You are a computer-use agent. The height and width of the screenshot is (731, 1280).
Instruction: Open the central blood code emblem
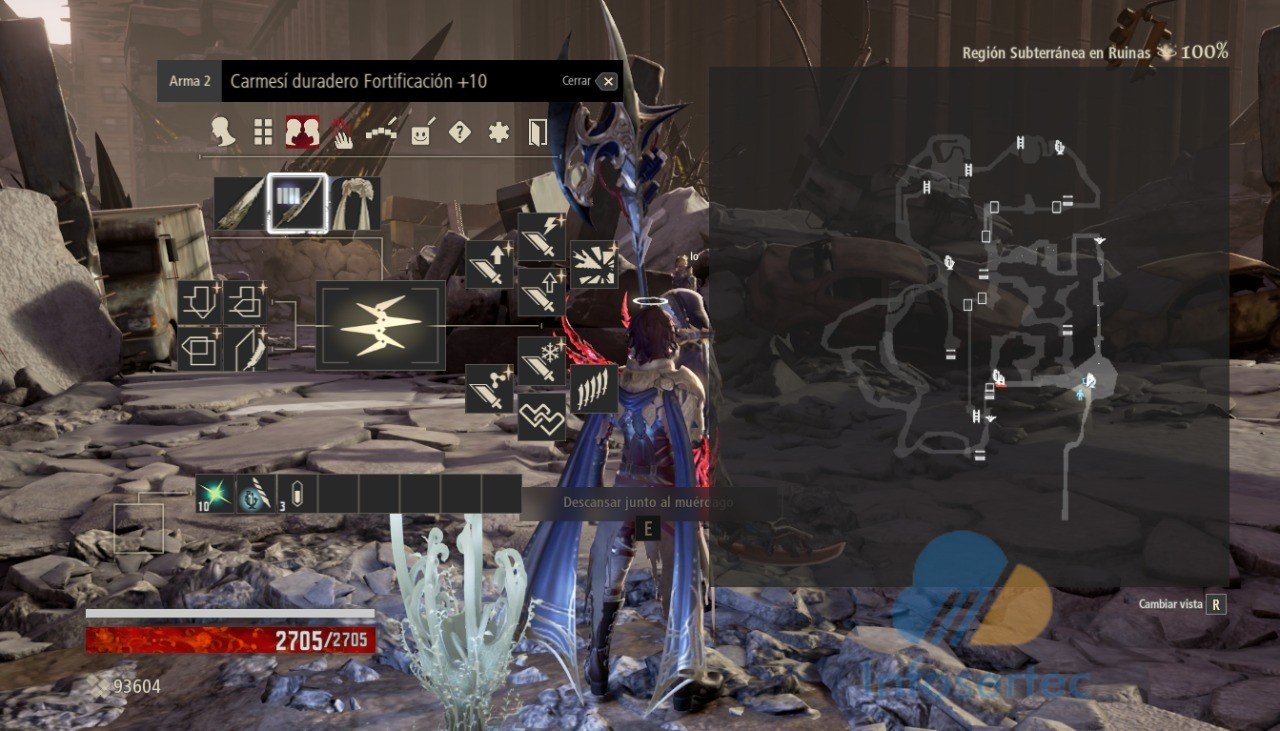(x=380, y=326)
